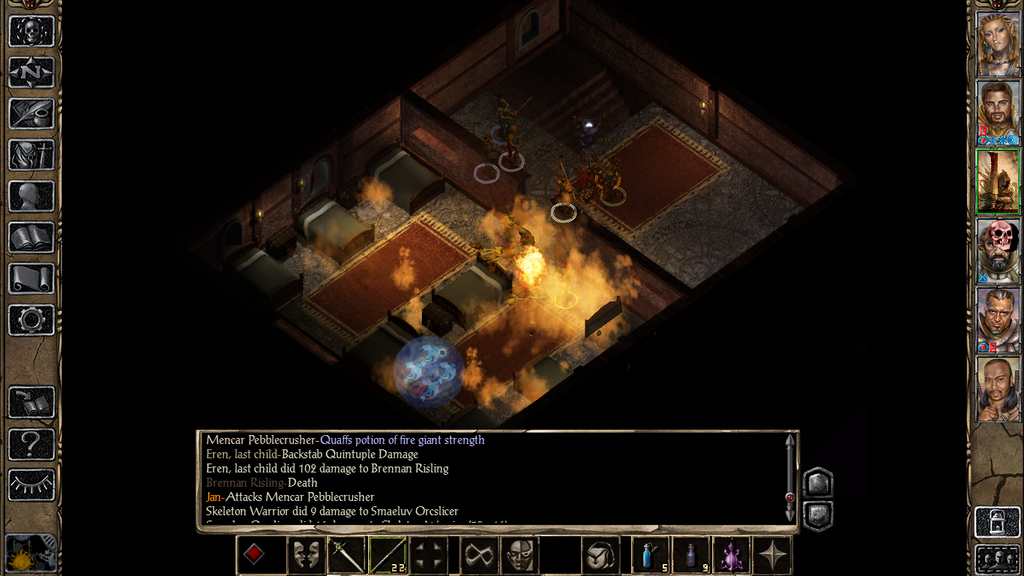Viewport: 1024px width, 576px height.
Task: Open the special abilities star button
Action: pyautogui.click(x=773, y=555)
